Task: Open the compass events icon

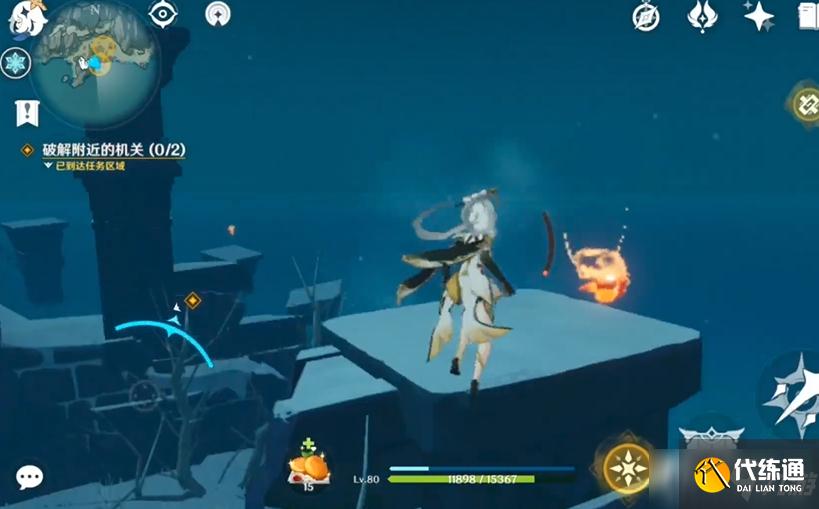Action: click(647, 16)
